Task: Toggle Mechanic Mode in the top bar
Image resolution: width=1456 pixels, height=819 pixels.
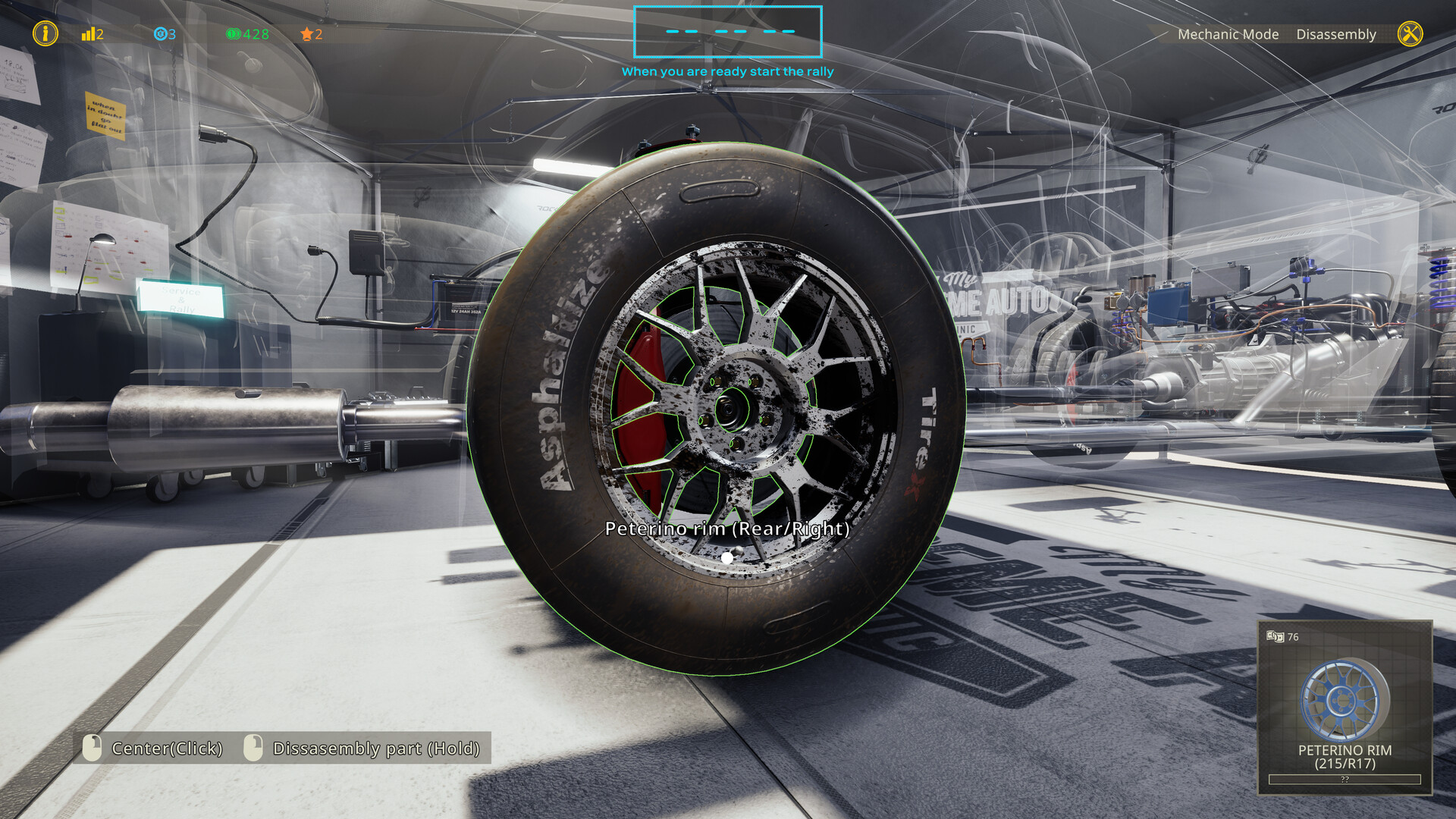Action: [x=1228, y=34]
